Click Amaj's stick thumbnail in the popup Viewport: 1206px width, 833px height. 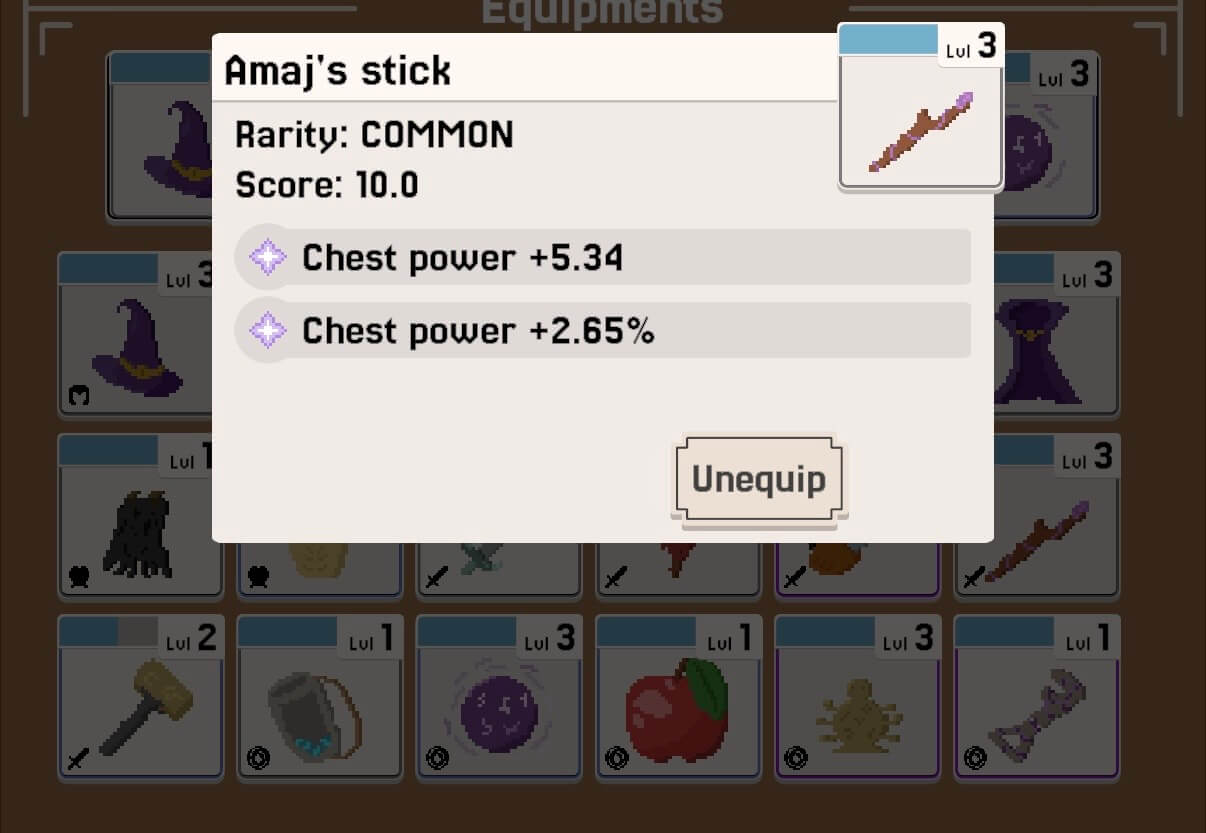point(920,121)
